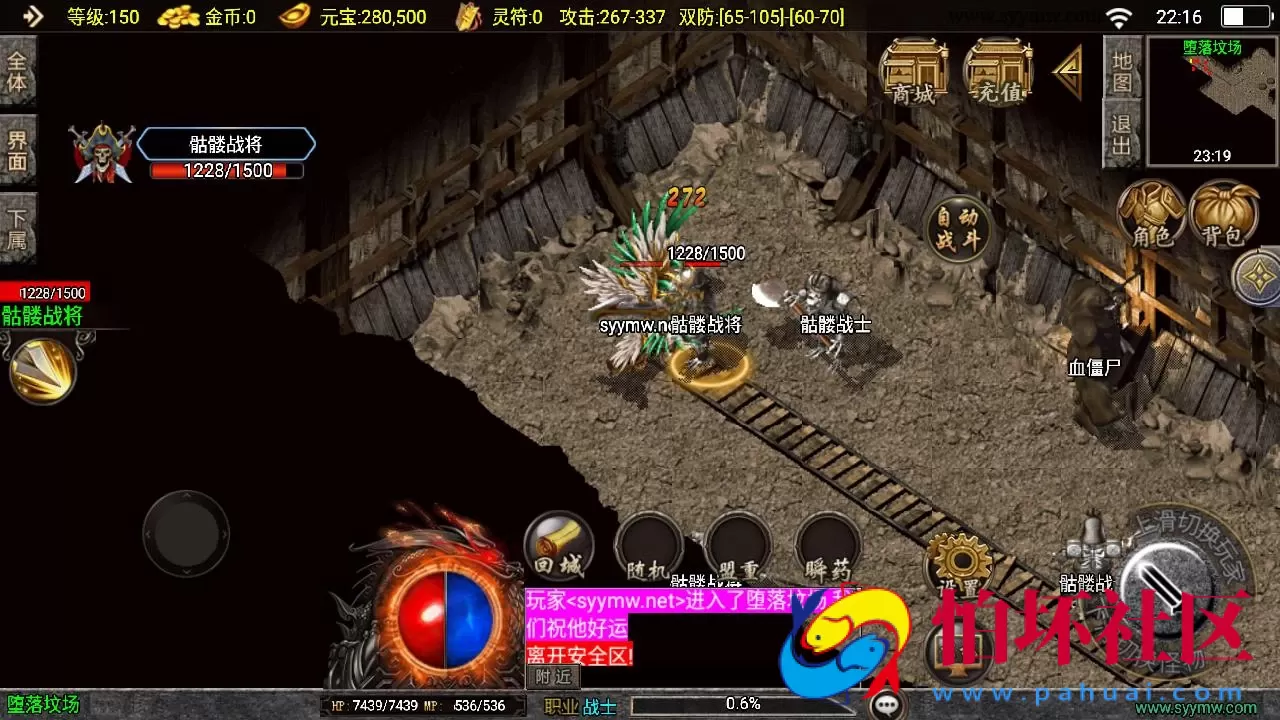Activate the four-pointed star skill icon
This screenshot has width=1280, height=720.
[x=1258, y=277]
